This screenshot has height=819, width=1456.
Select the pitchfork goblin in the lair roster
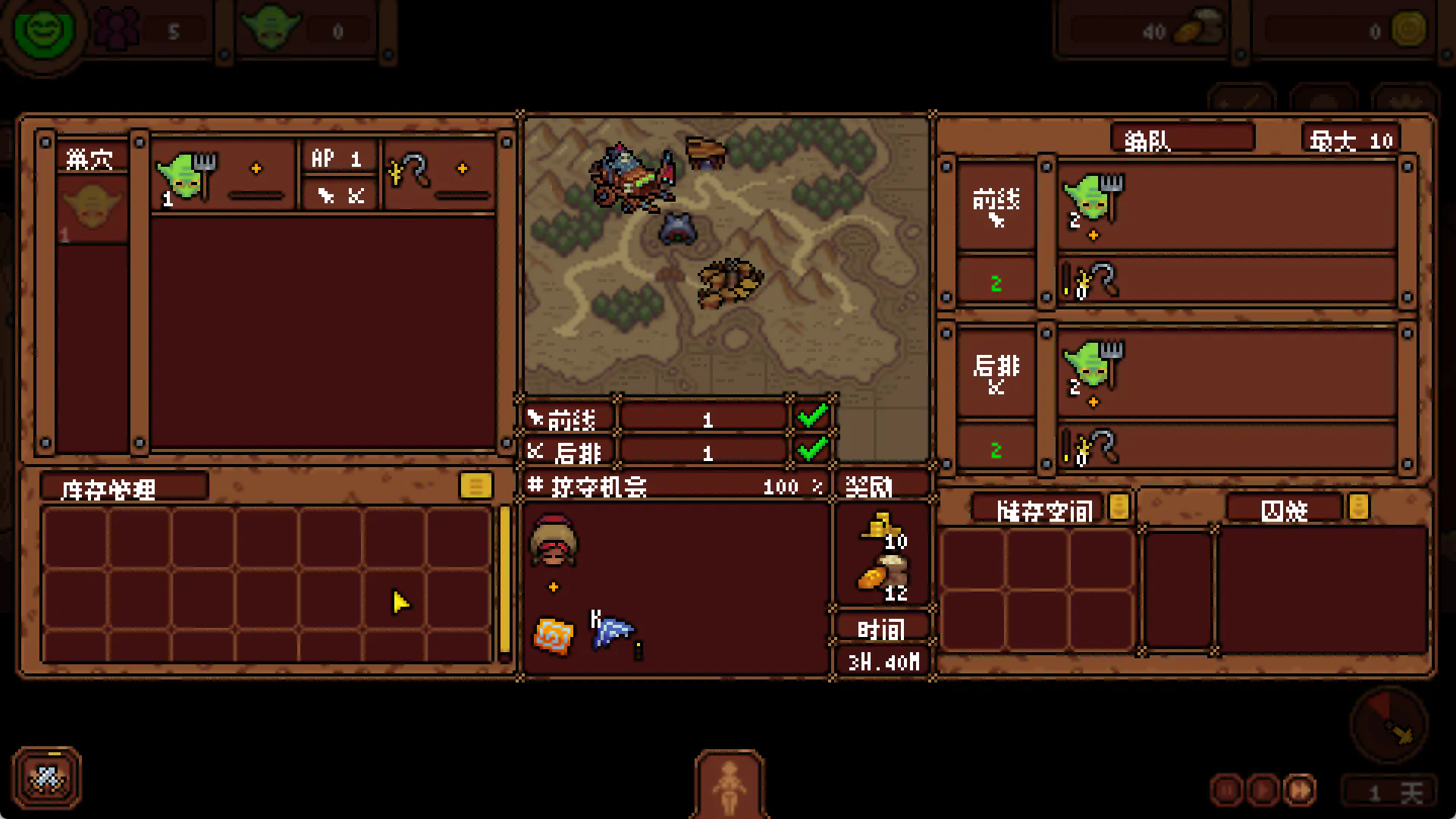coord(187,177)
